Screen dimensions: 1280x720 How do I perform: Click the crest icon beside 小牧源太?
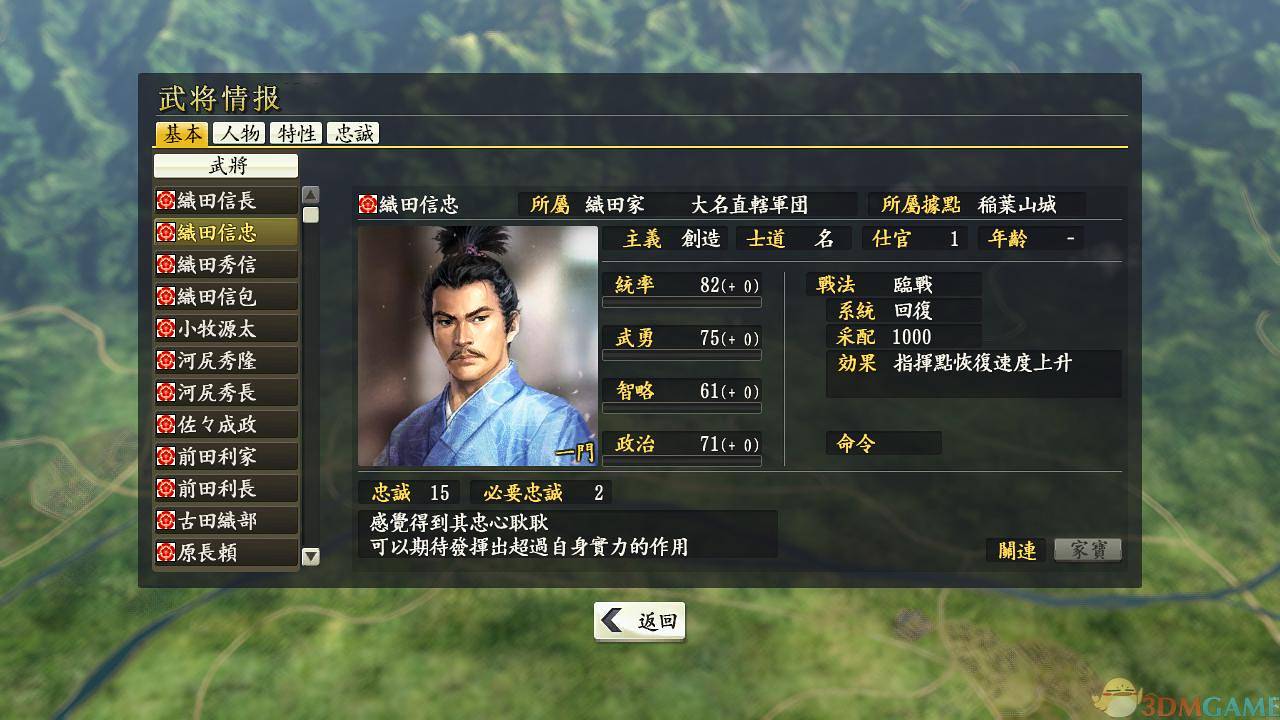pyautogui.click(x=167, y=328)
